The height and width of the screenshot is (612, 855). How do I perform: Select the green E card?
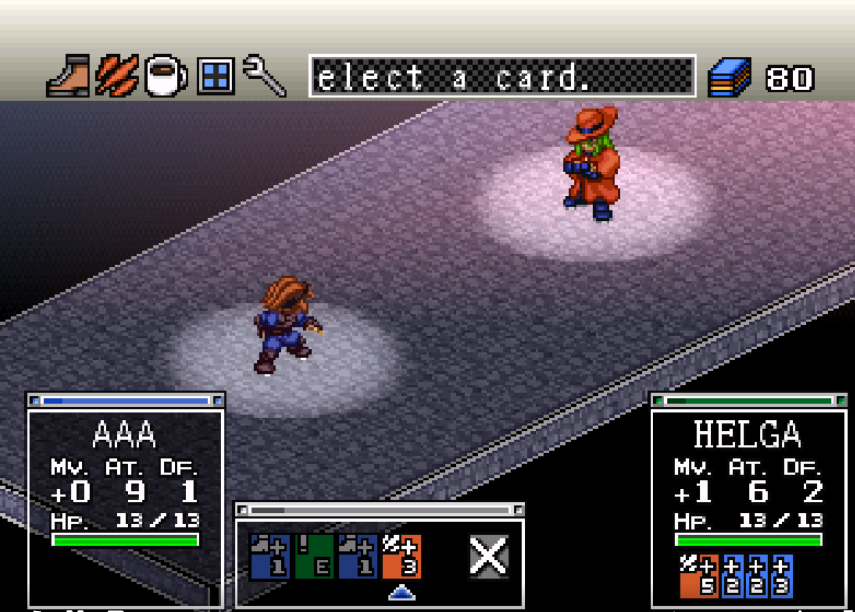(x=314, y=556)
